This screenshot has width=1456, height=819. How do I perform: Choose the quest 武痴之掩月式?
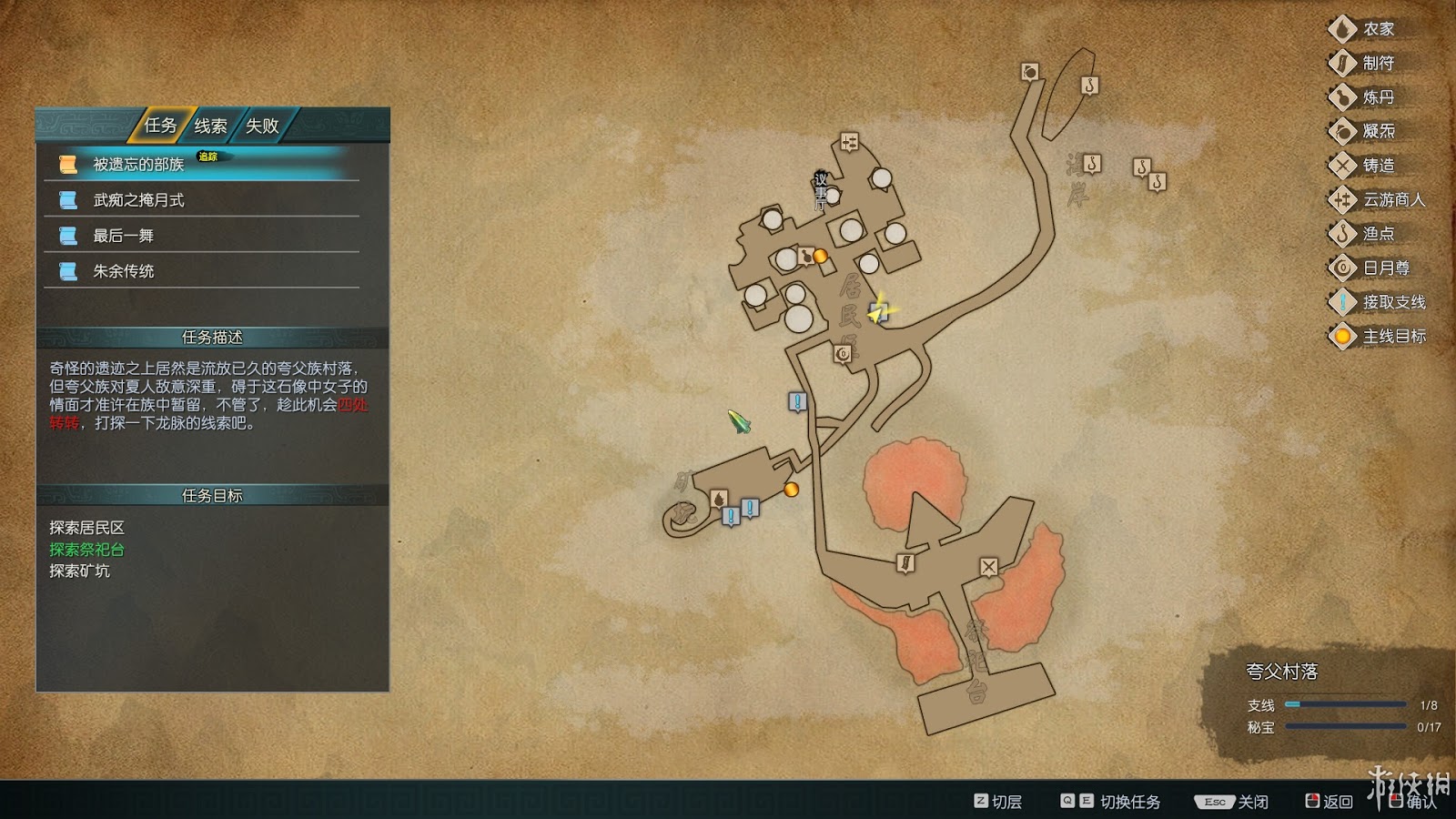click(x=138, y=200)
